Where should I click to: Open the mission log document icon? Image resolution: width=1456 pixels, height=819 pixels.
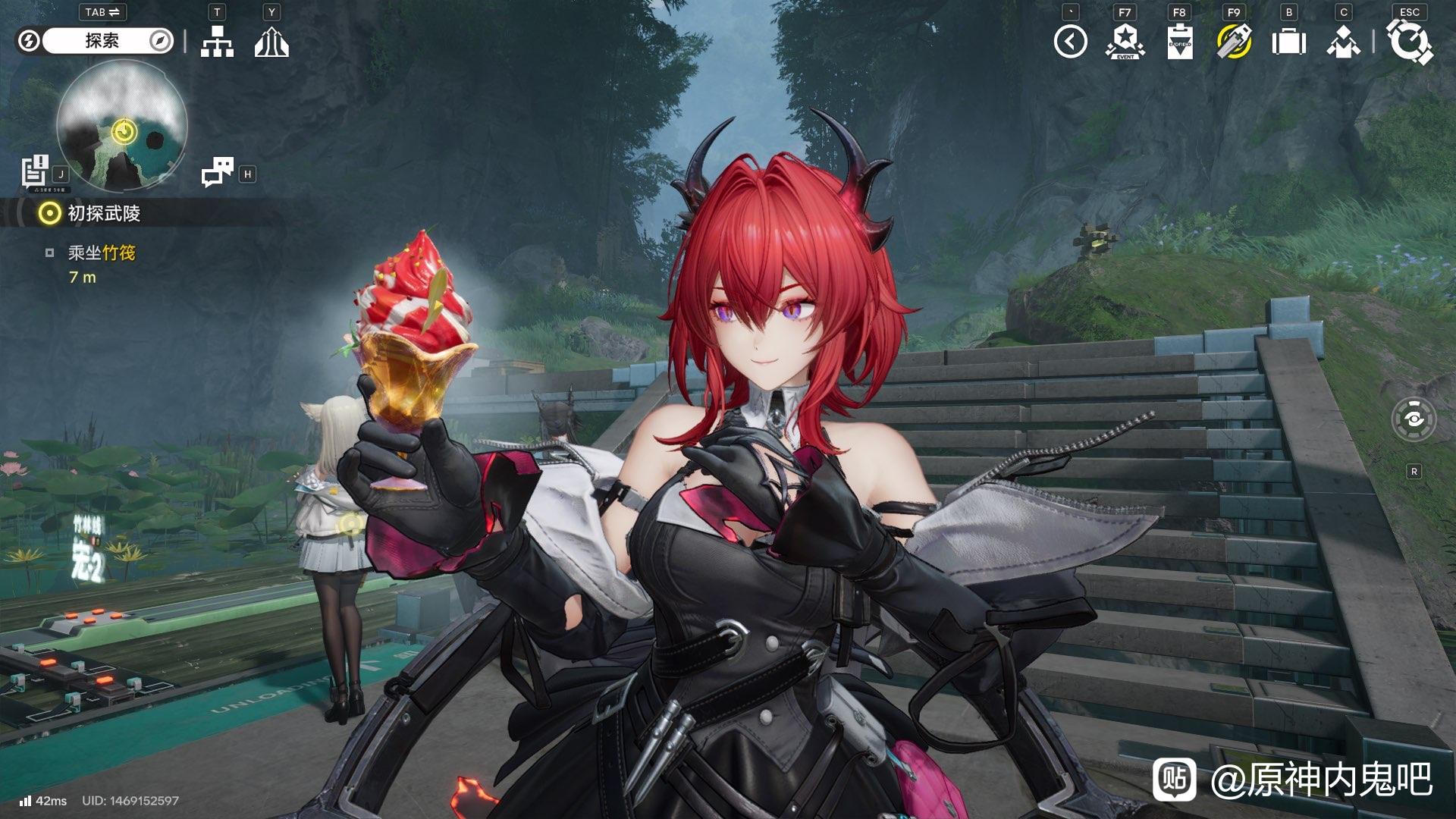point(35,171)
